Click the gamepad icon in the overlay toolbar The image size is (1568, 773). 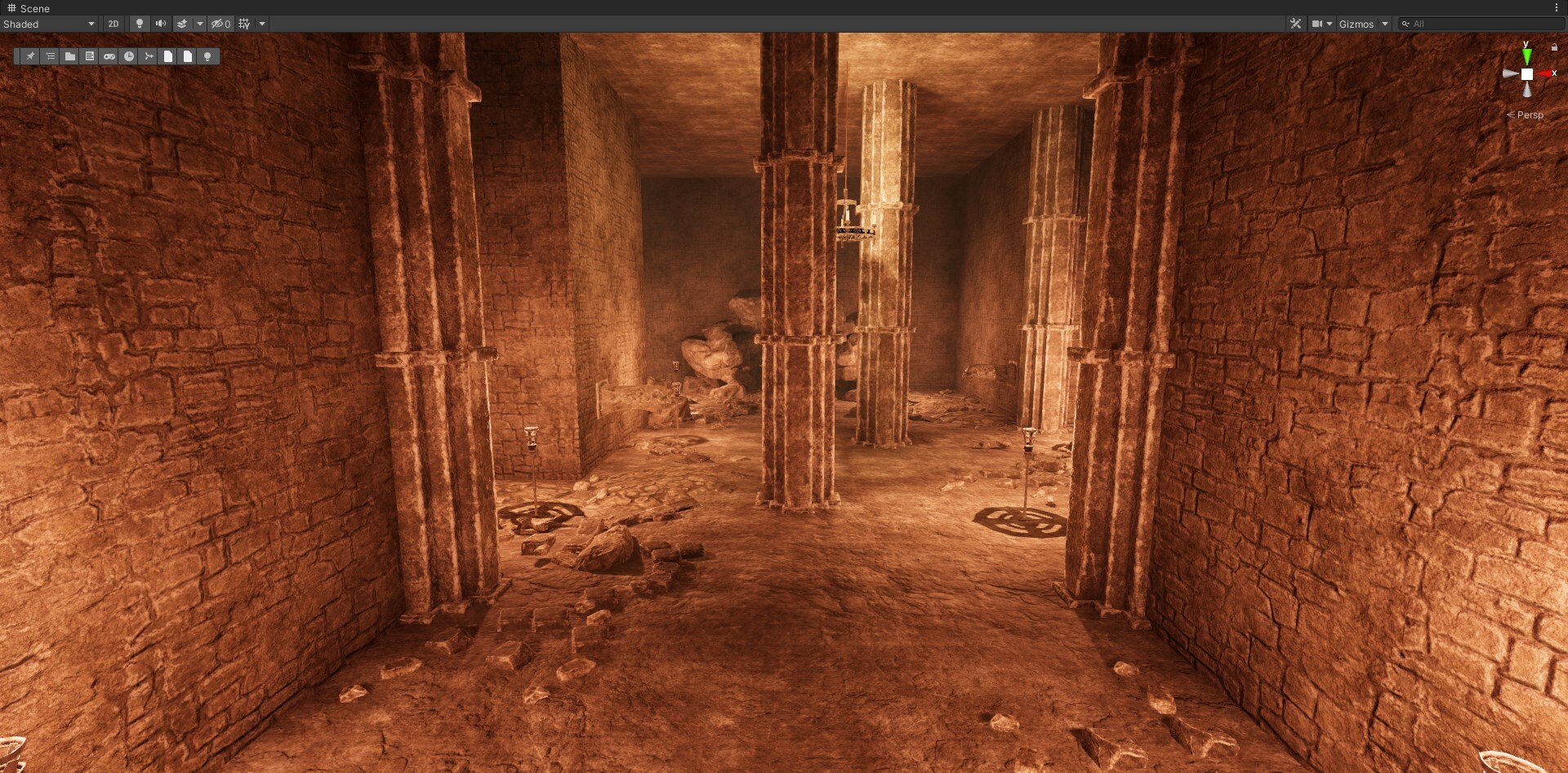click(109, 56)
